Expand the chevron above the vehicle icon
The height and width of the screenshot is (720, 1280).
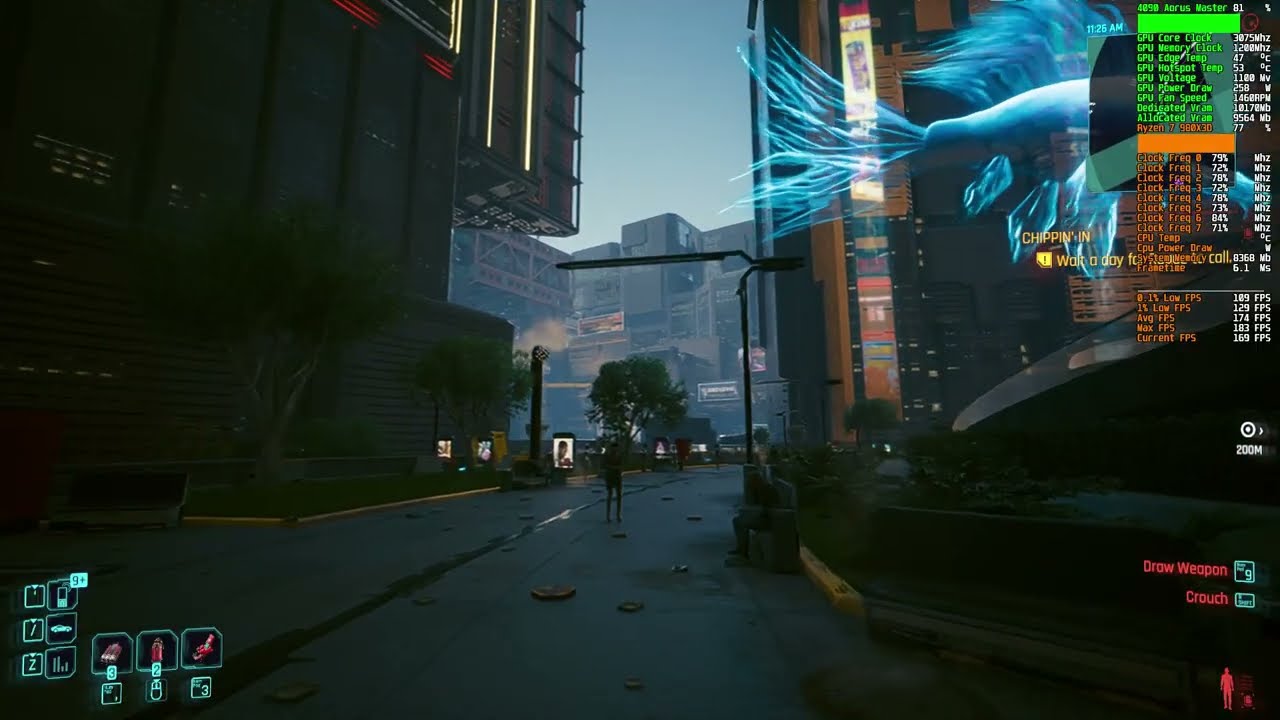point(33,623)
